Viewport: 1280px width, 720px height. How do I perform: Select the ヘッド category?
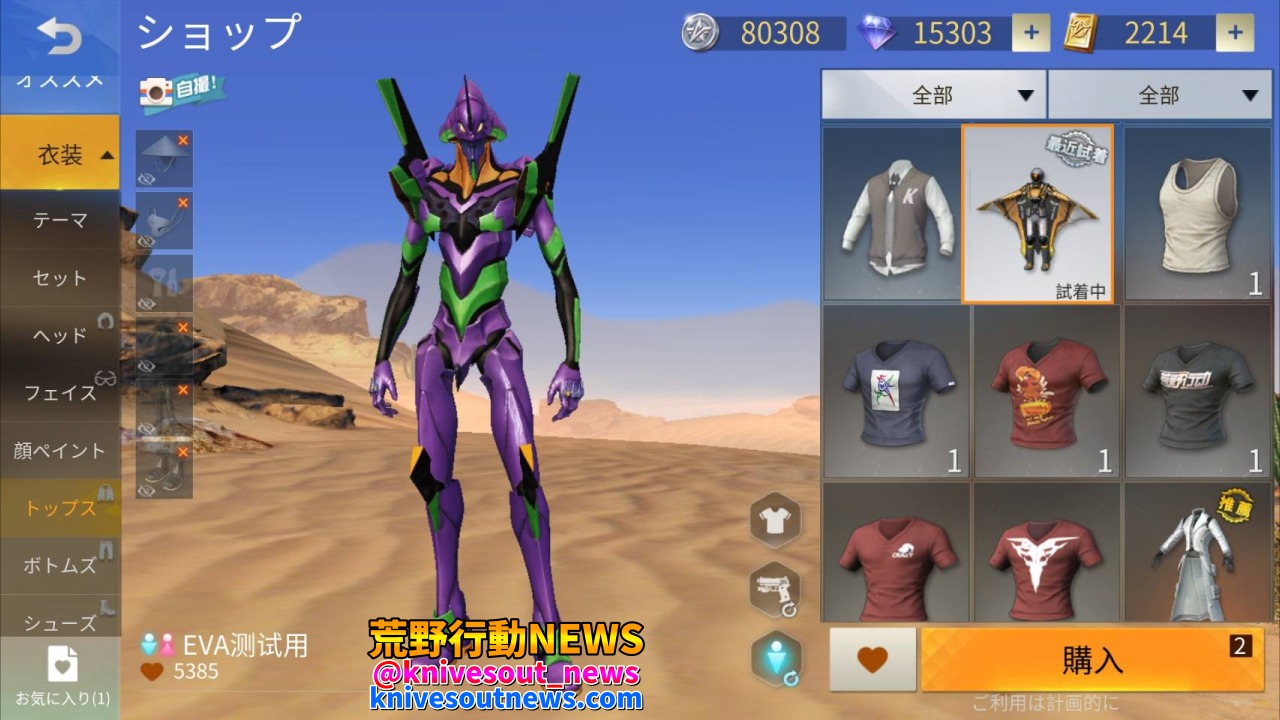(60, 335)
